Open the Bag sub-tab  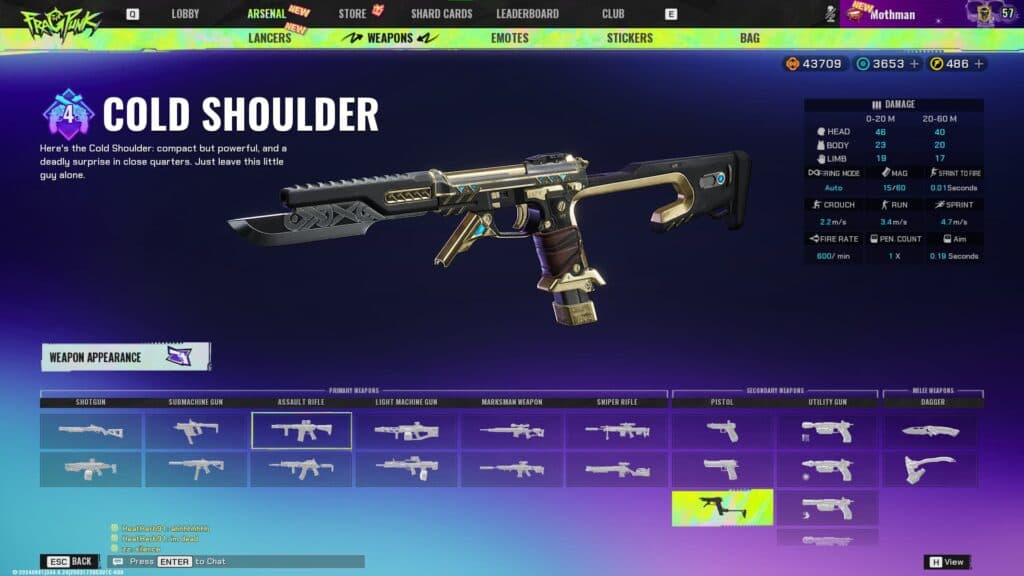coord(749,38)
